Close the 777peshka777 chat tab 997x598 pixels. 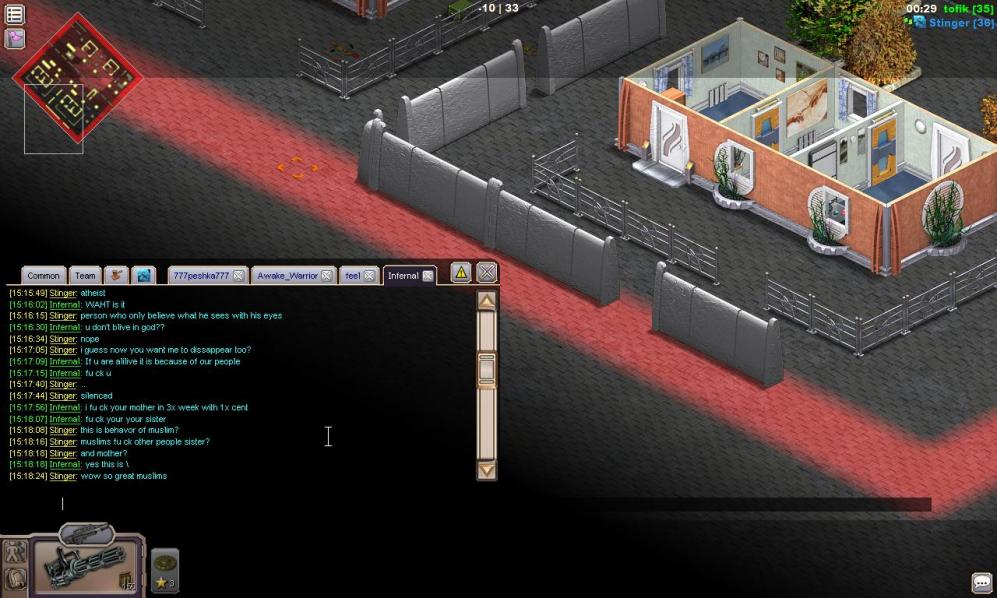239,276
